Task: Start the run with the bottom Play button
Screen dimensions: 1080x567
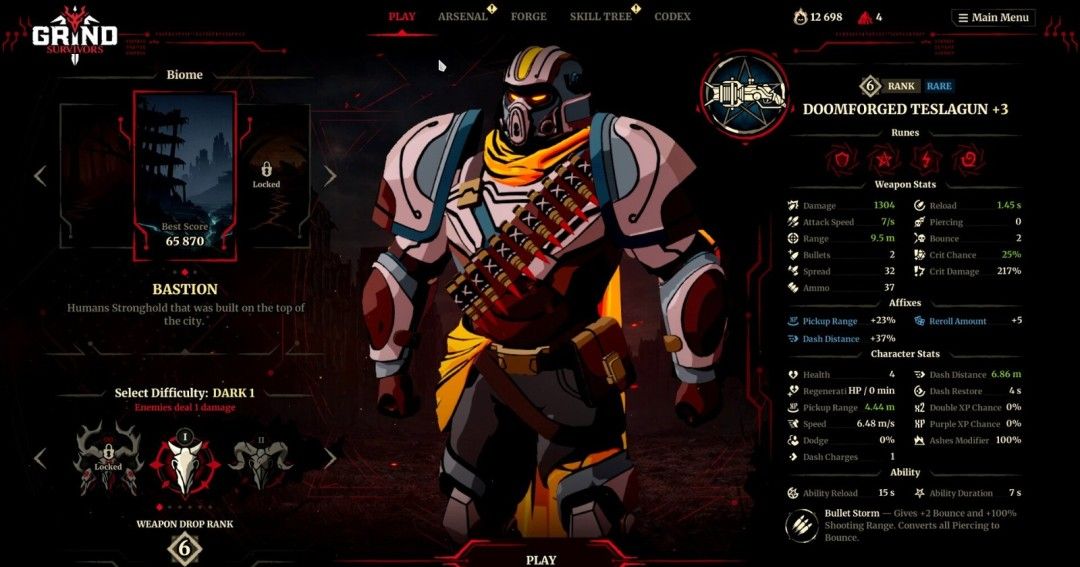Action: point(541,559)
